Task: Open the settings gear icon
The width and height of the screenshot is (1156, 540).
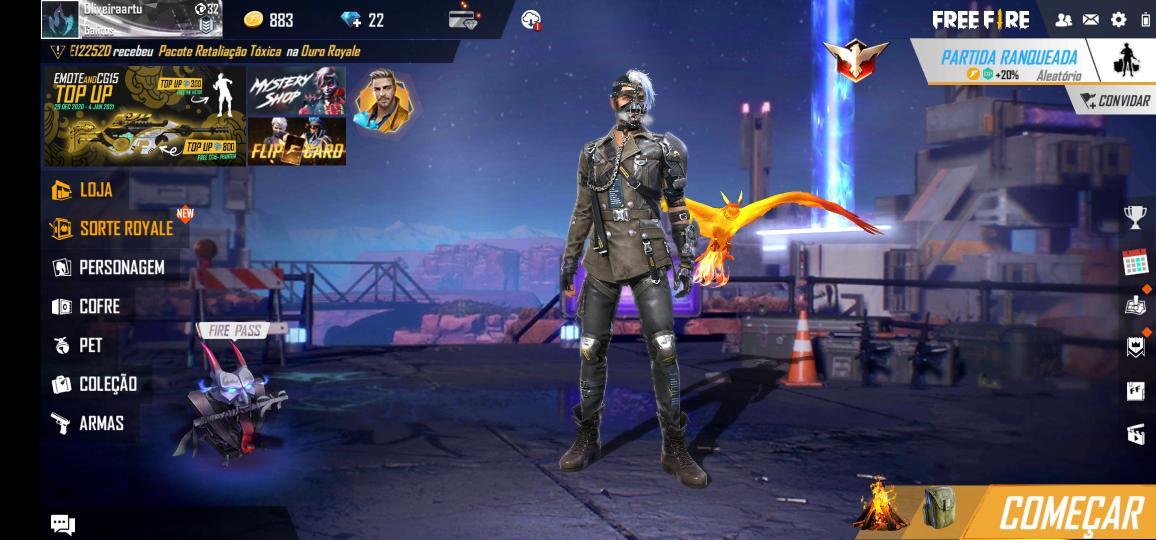Action: (1118, 19)
